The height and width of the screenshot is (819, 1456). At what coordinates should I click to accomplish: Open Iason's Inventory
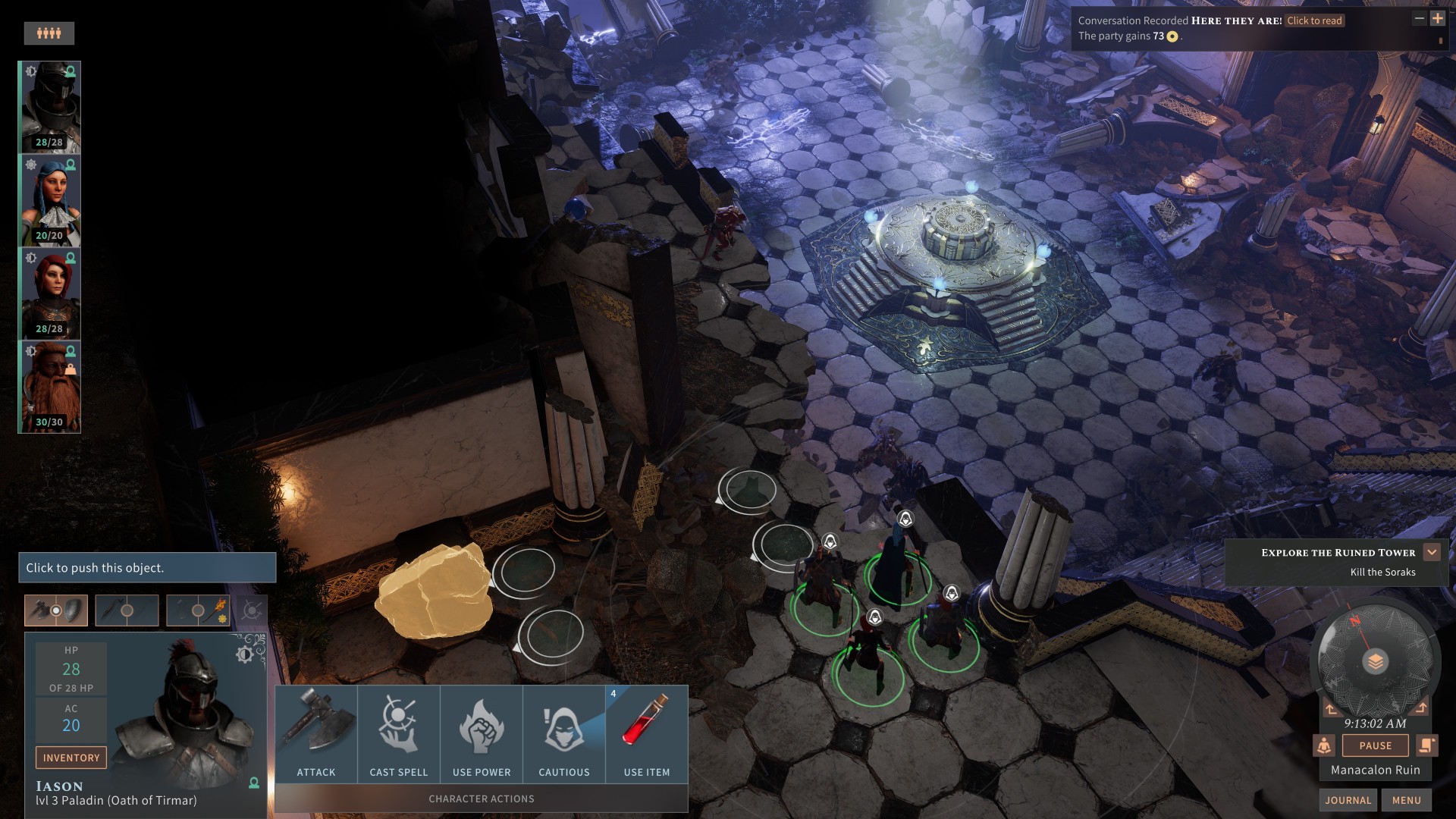(71, 758)
